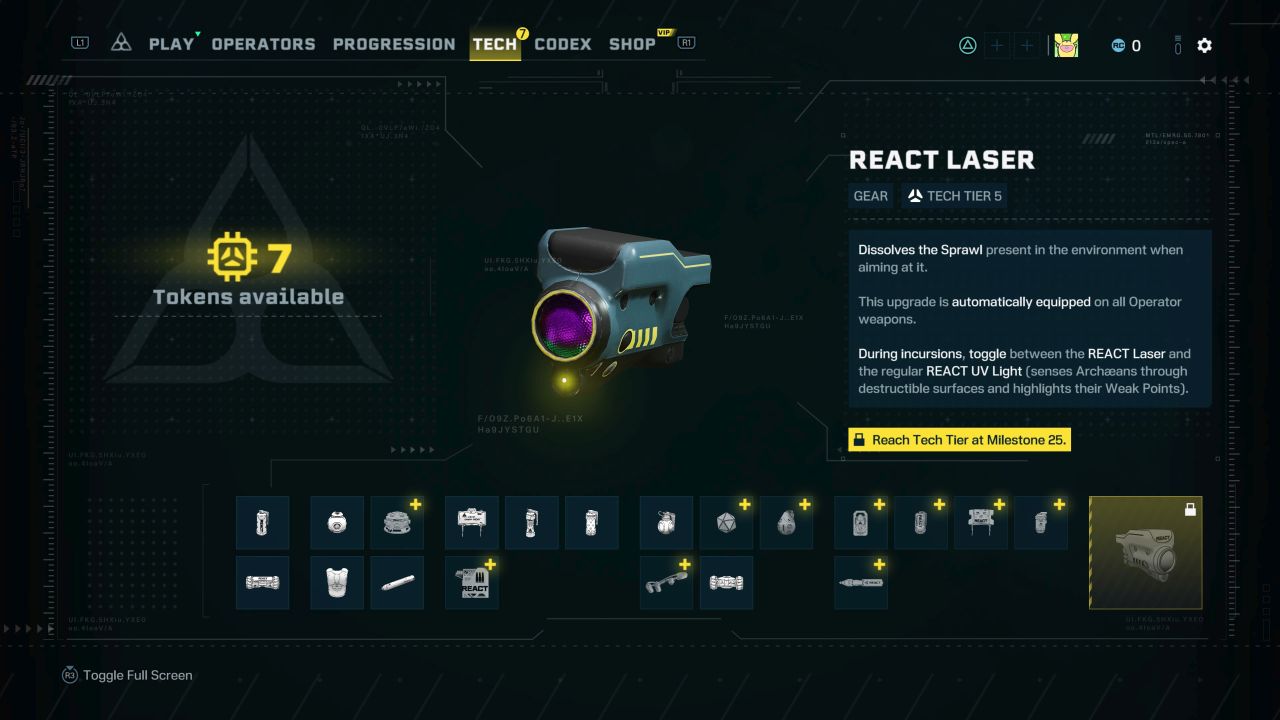The width and height of the screenshot is (1280, 720).
Task: Visit the Shop tab
Action: (632, 44)
